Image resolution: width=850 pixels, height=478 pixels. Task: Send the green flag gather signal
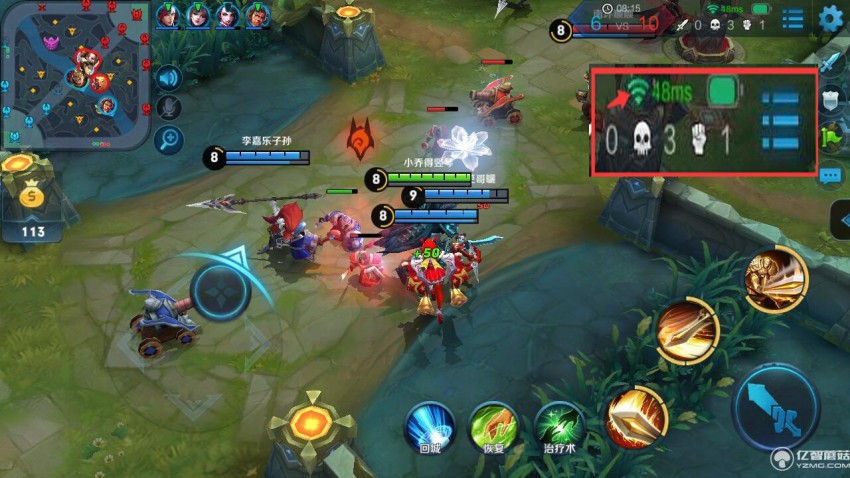[832, 137]
